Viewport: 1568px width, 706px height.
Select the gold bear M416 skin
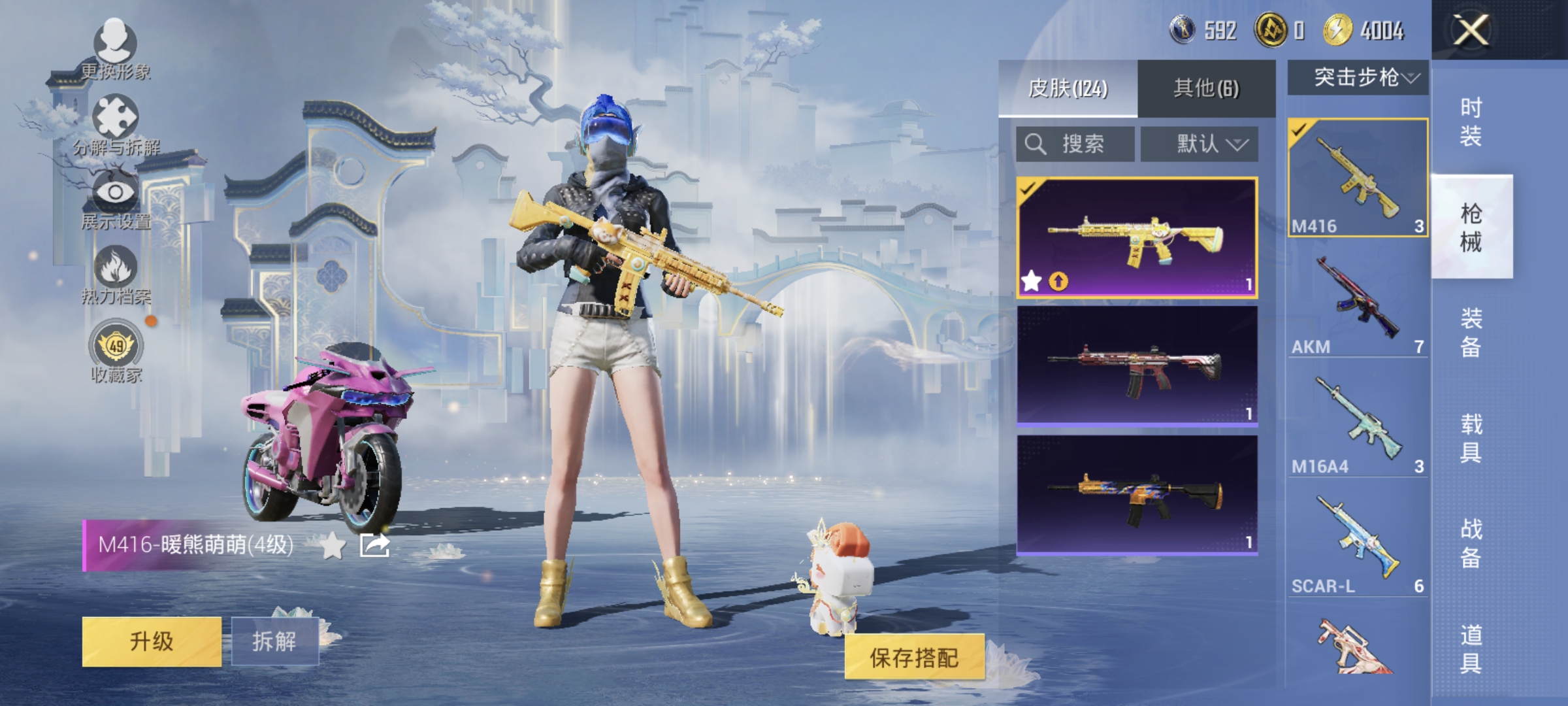[x=1137, y=238]
